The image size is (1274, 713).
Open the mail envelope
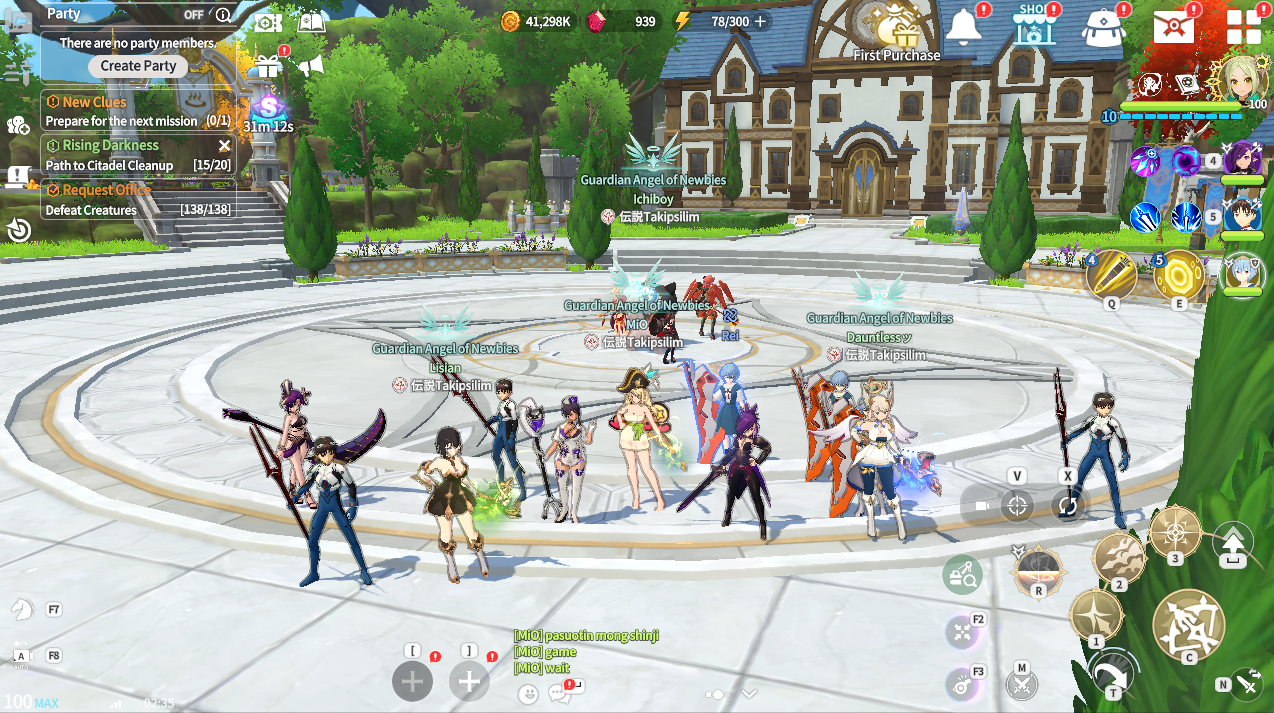point(1174,27)
